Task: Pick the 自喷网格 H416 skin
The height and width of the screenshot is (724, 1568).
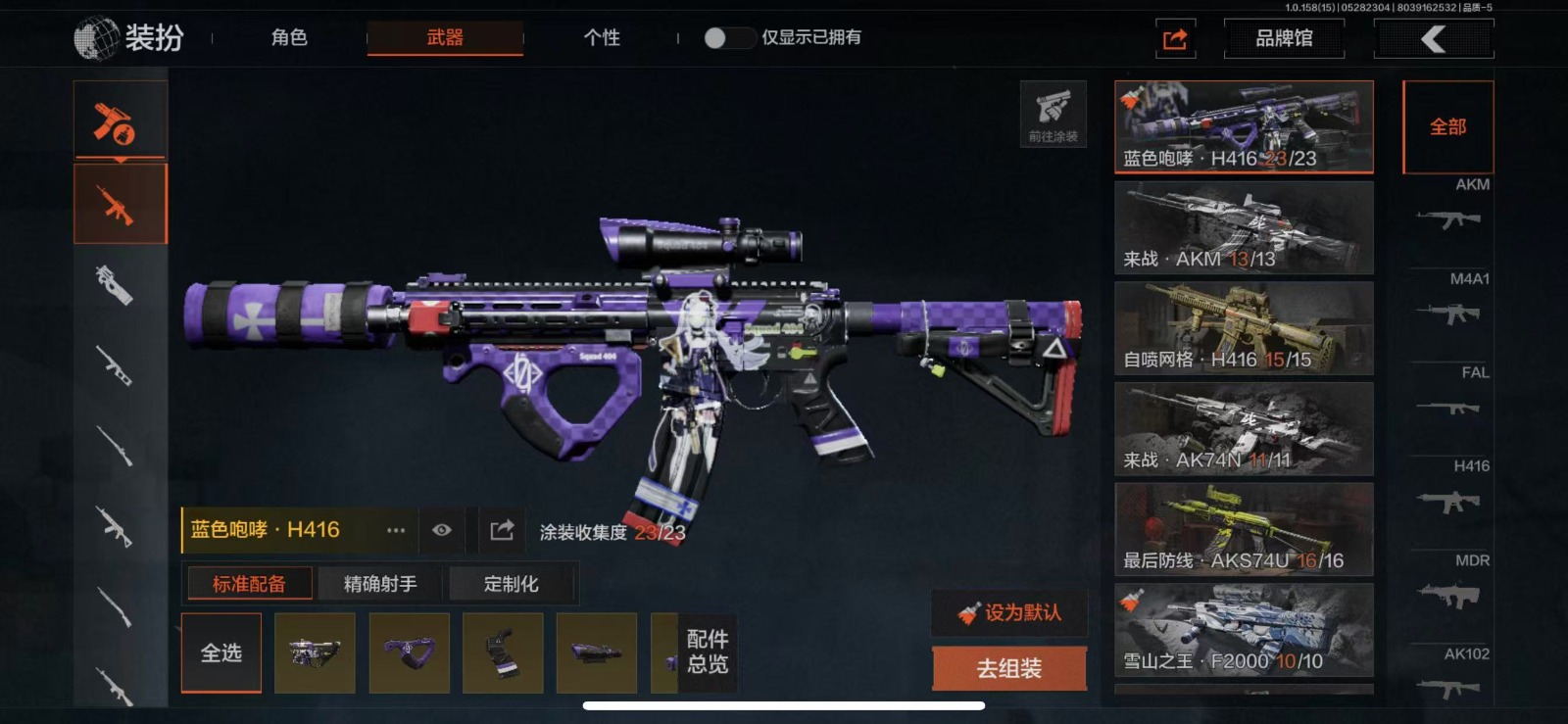Action: (x=1243, y=328)
